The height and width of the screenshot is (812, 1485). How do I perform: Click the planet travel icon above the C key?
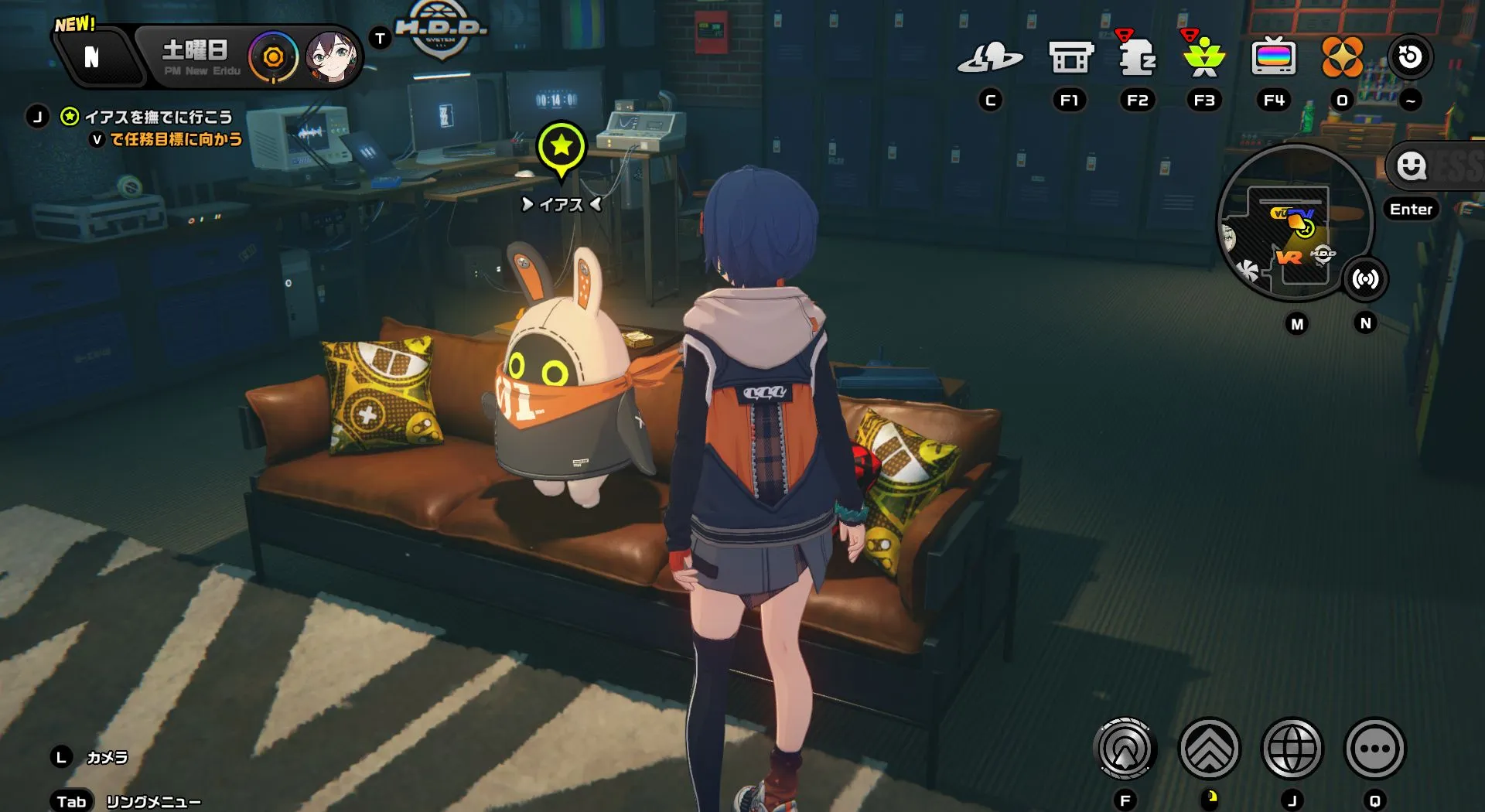pyautogui.click(x=992, y=56)
